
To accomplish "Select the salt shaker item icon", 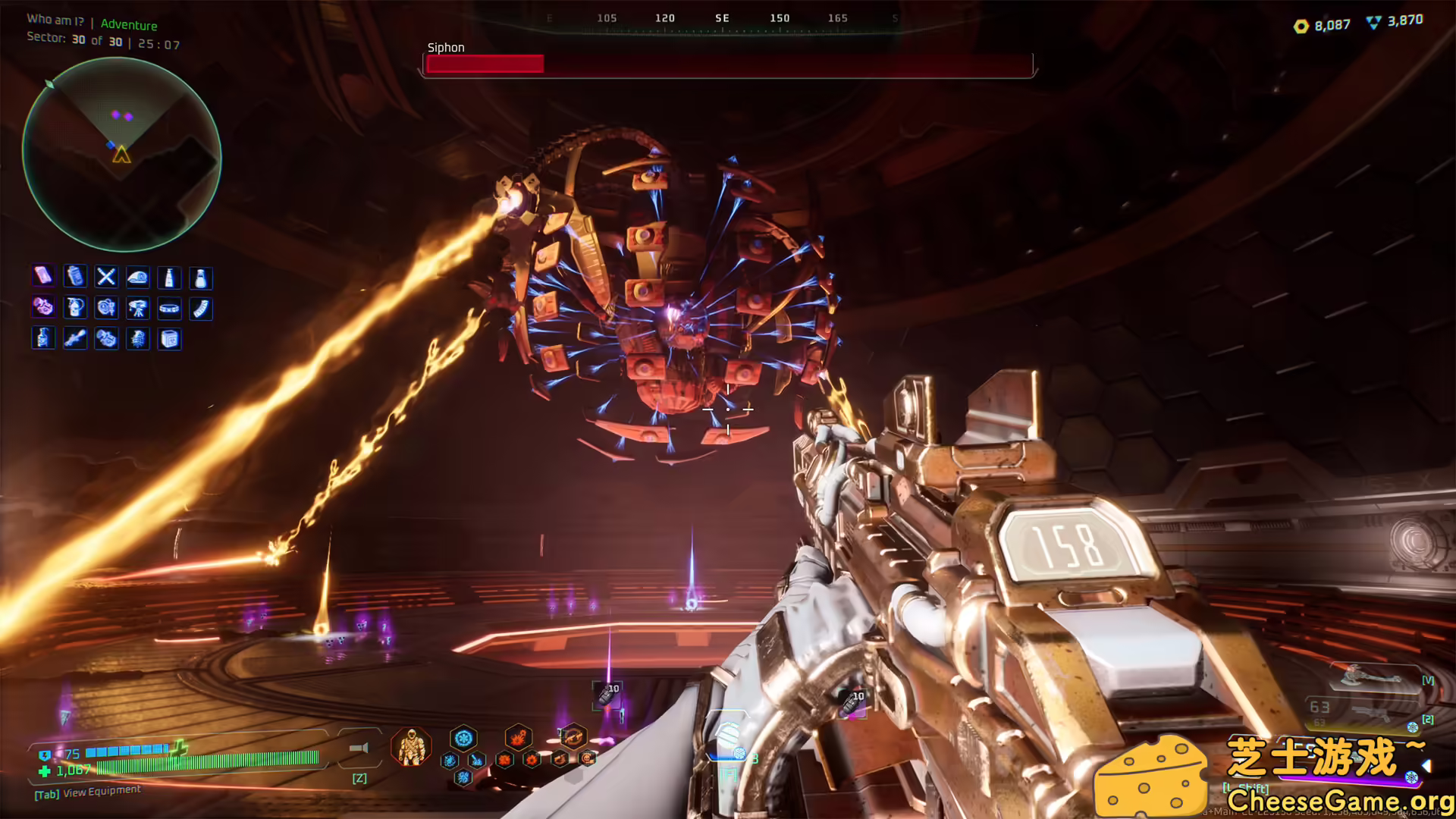I will click(200, 278).
